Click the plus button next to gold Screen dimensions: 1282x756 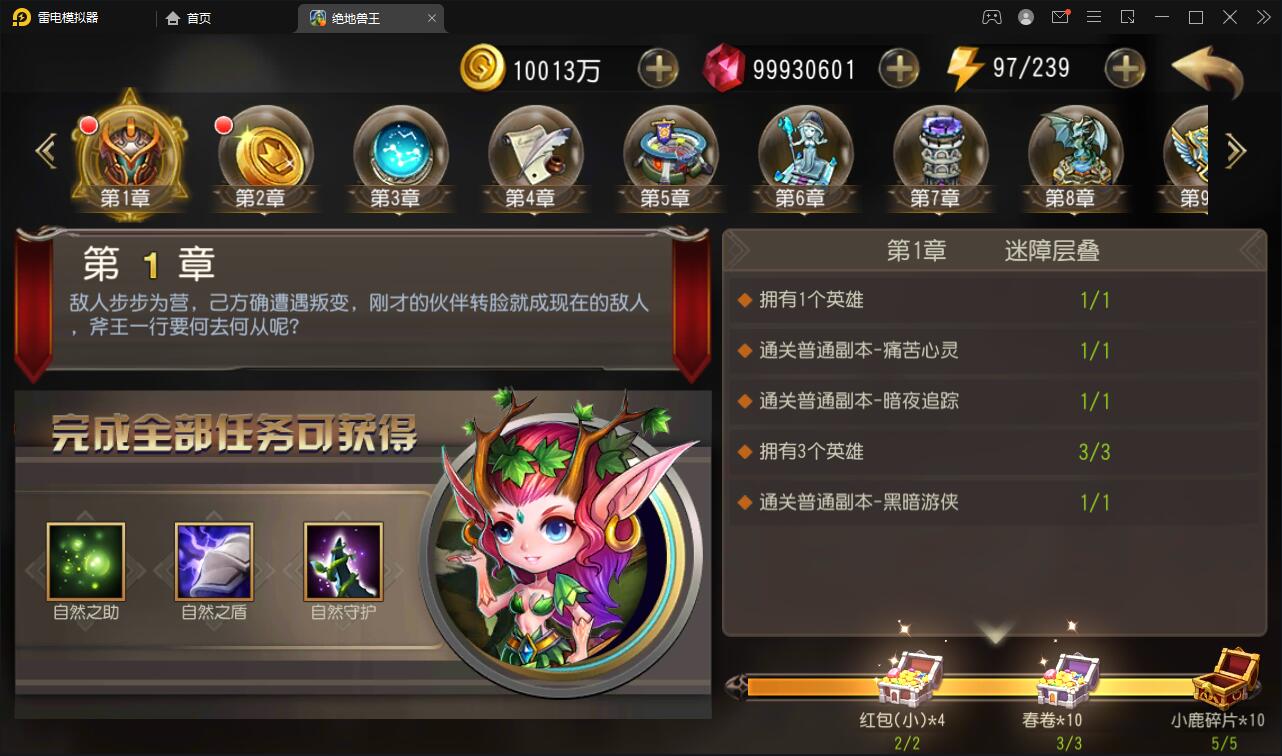point(657,69)
